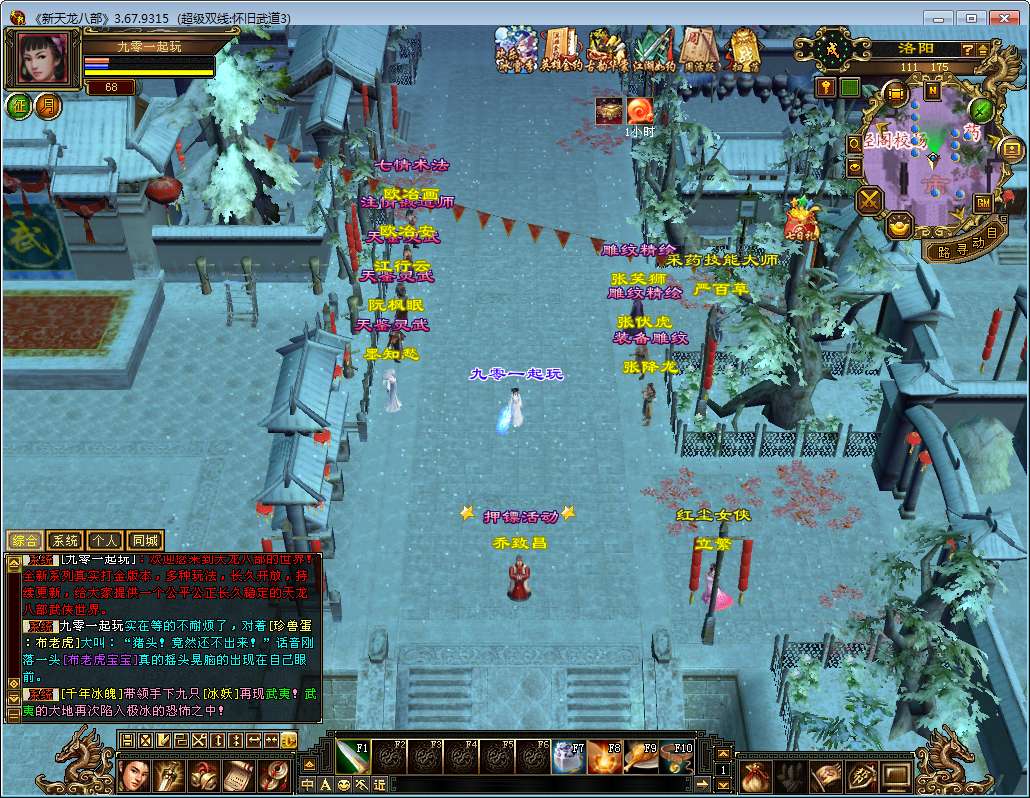
Task: Open the treasure chest buff icon
Action: tap(609, 111)
